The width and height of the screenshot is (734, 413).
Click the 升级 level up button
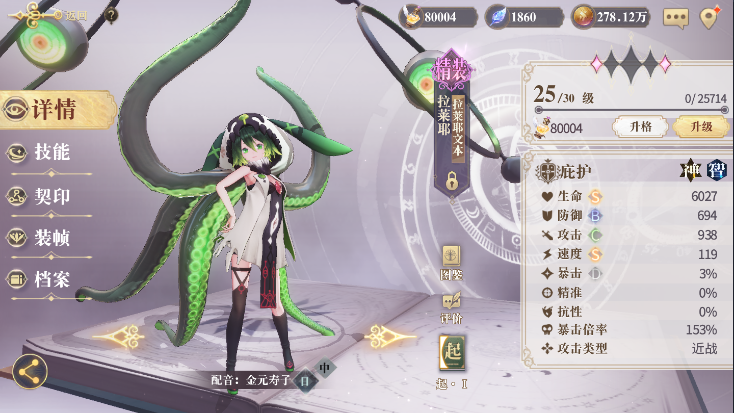(700, 127)
